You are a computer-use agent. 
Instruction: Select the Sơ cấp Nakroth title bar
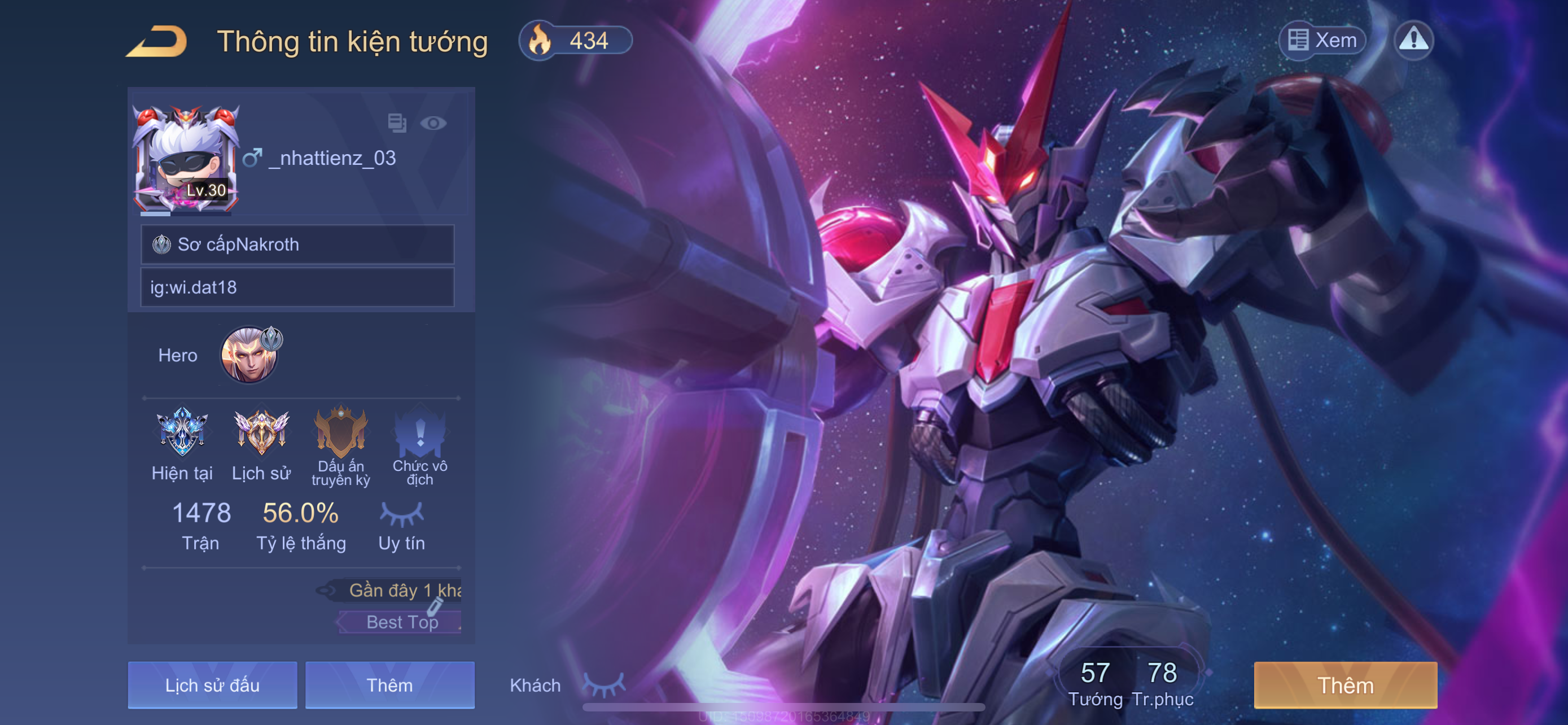click(x=297, y=244)
